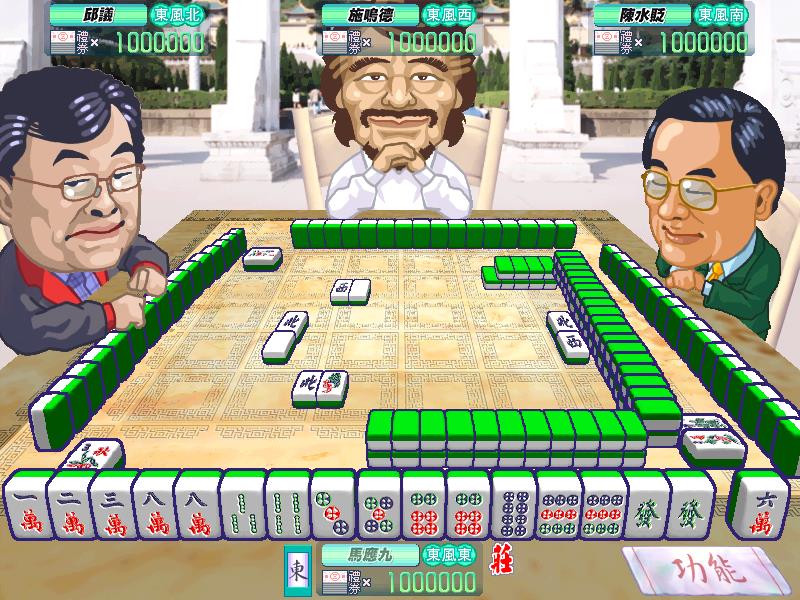Choose the five circles tile
Viewport: 800px width, 600px height.
pyautogui.click(x=380, y=506)
